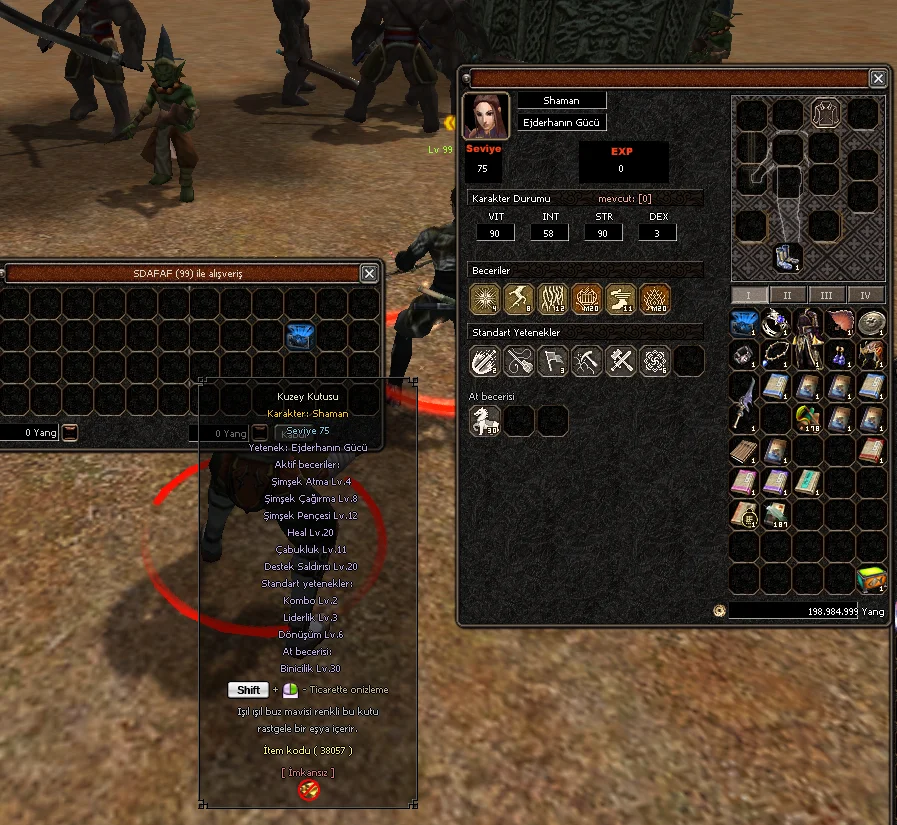Image resolution: width=897 pixels, height=825 pixels.
Task: Click the Kuzey Kutusu in the trade grid
Action: click(301, 336)
